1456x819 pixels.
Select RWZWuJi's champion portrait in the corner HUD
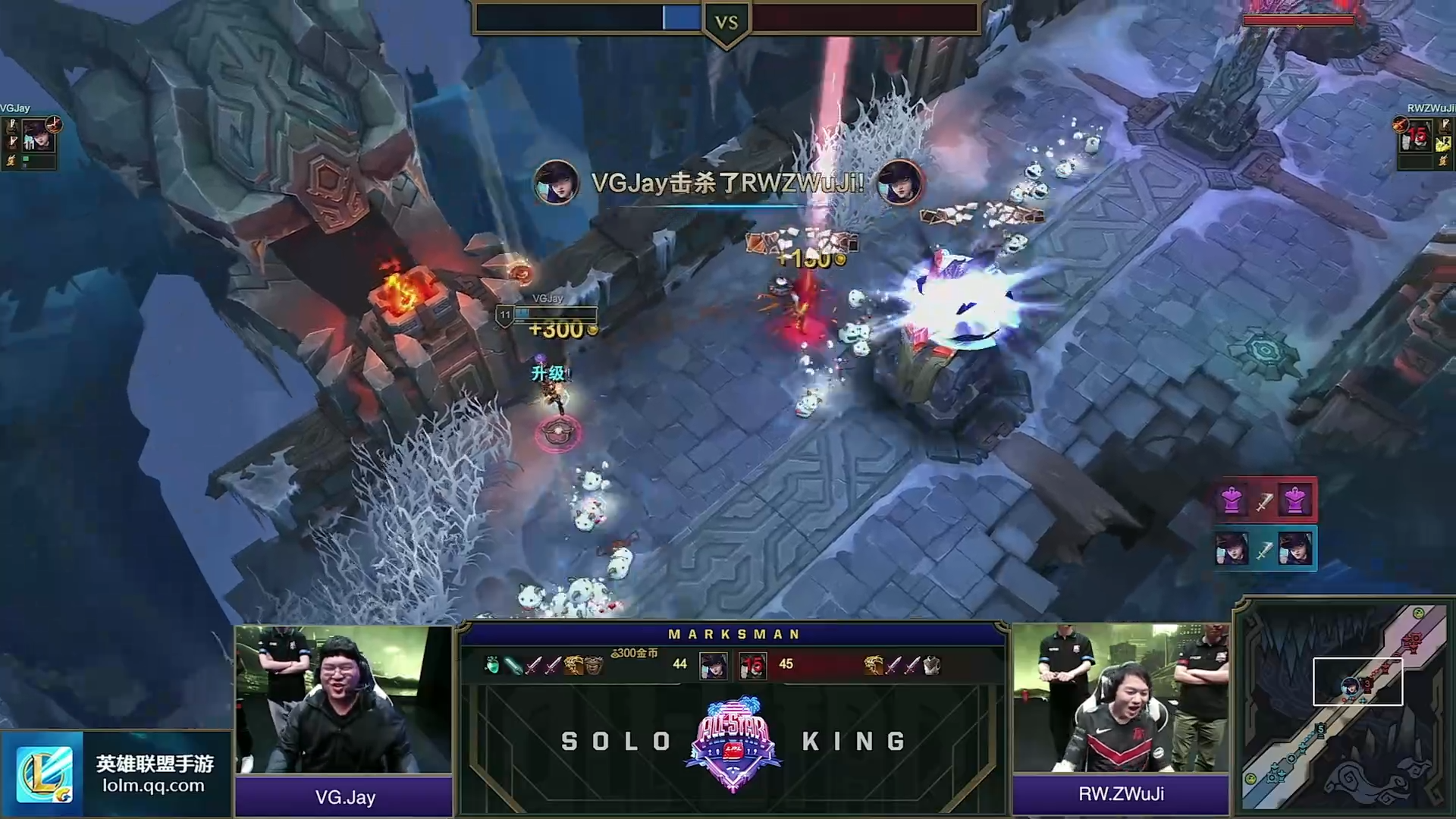(1416, 136)
